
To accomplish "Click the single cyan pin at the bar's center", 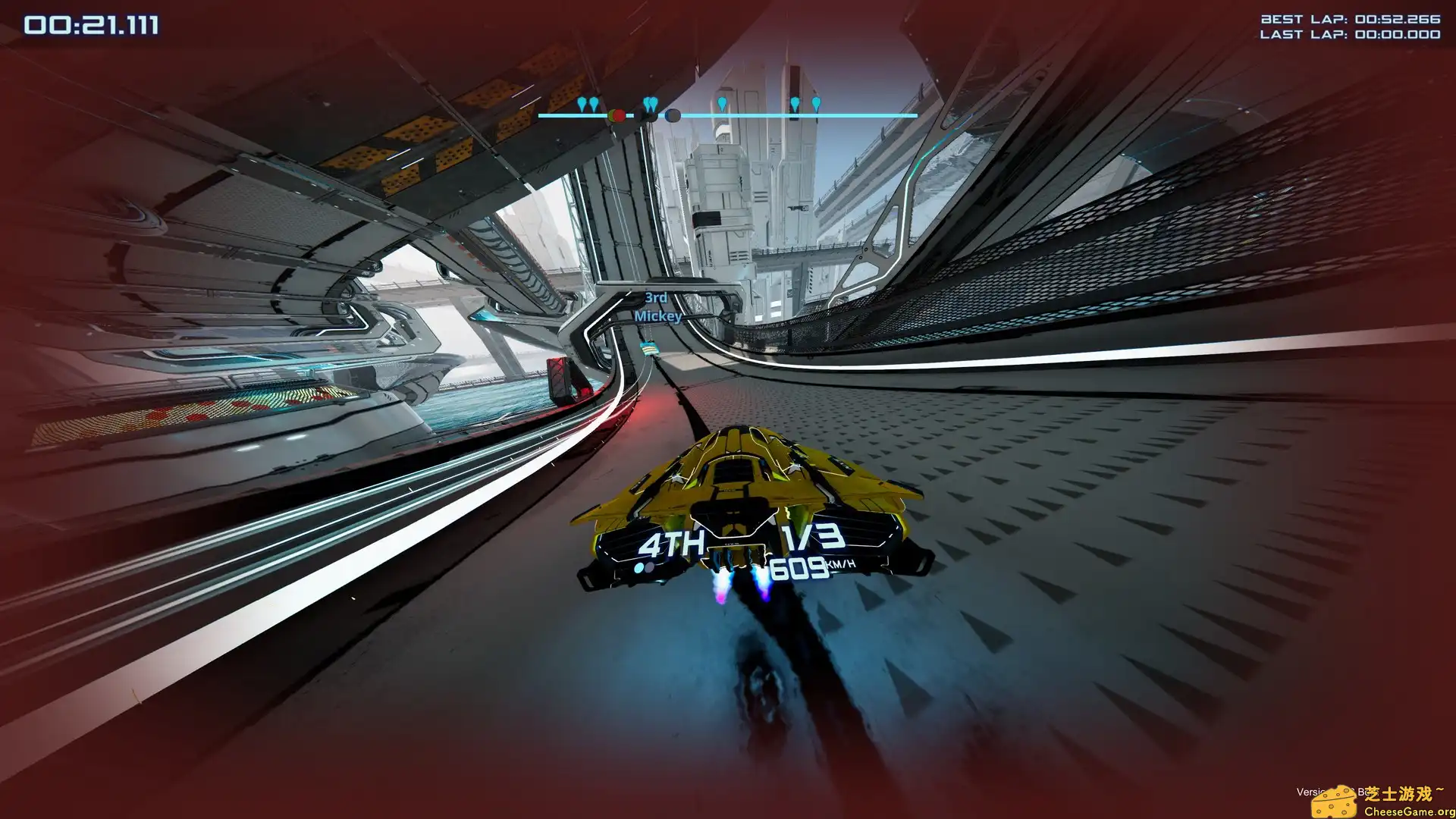I will [723, 102].
